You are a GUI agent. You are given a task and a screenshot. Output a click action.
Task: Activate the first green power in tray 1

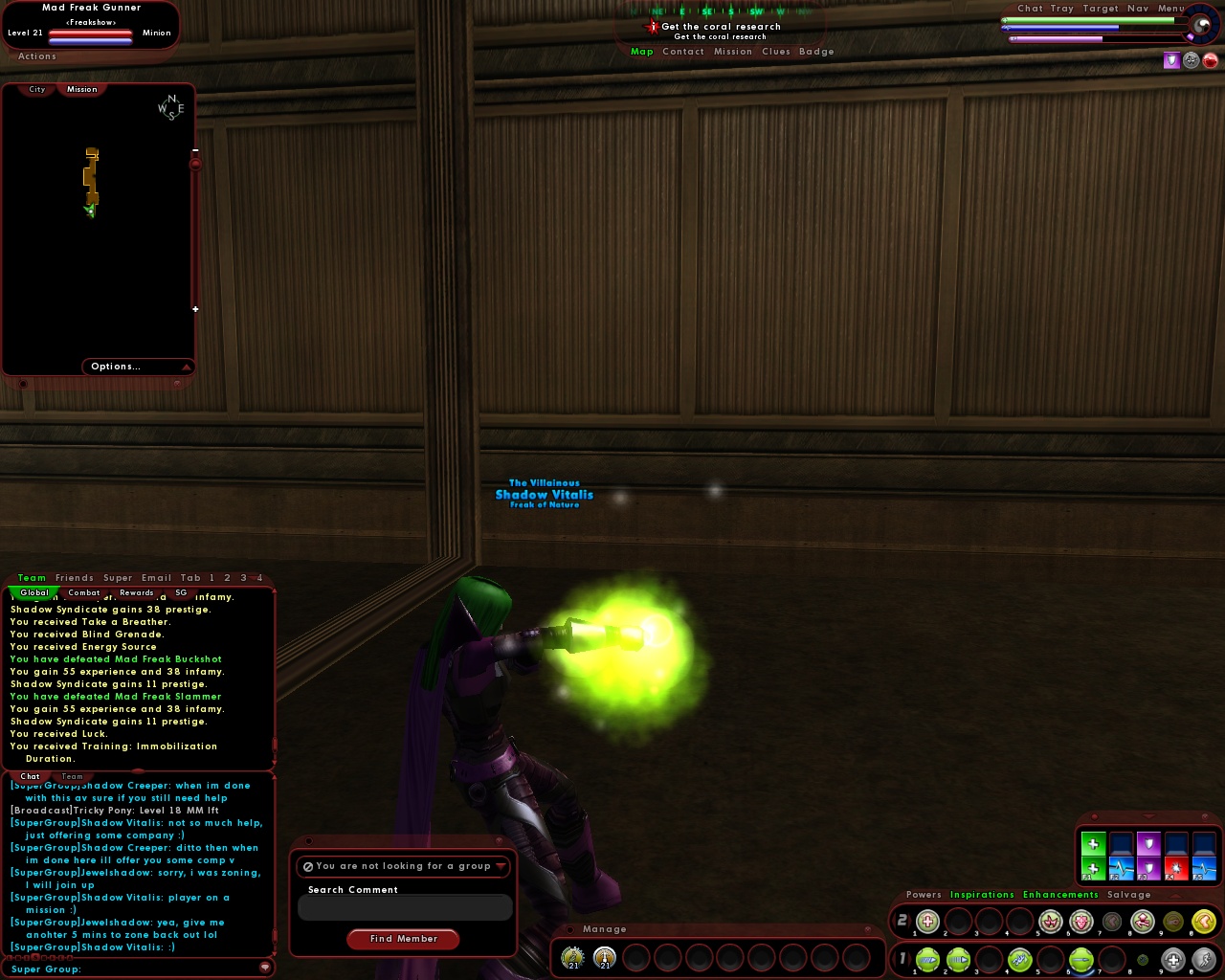(x=926, y=960)
